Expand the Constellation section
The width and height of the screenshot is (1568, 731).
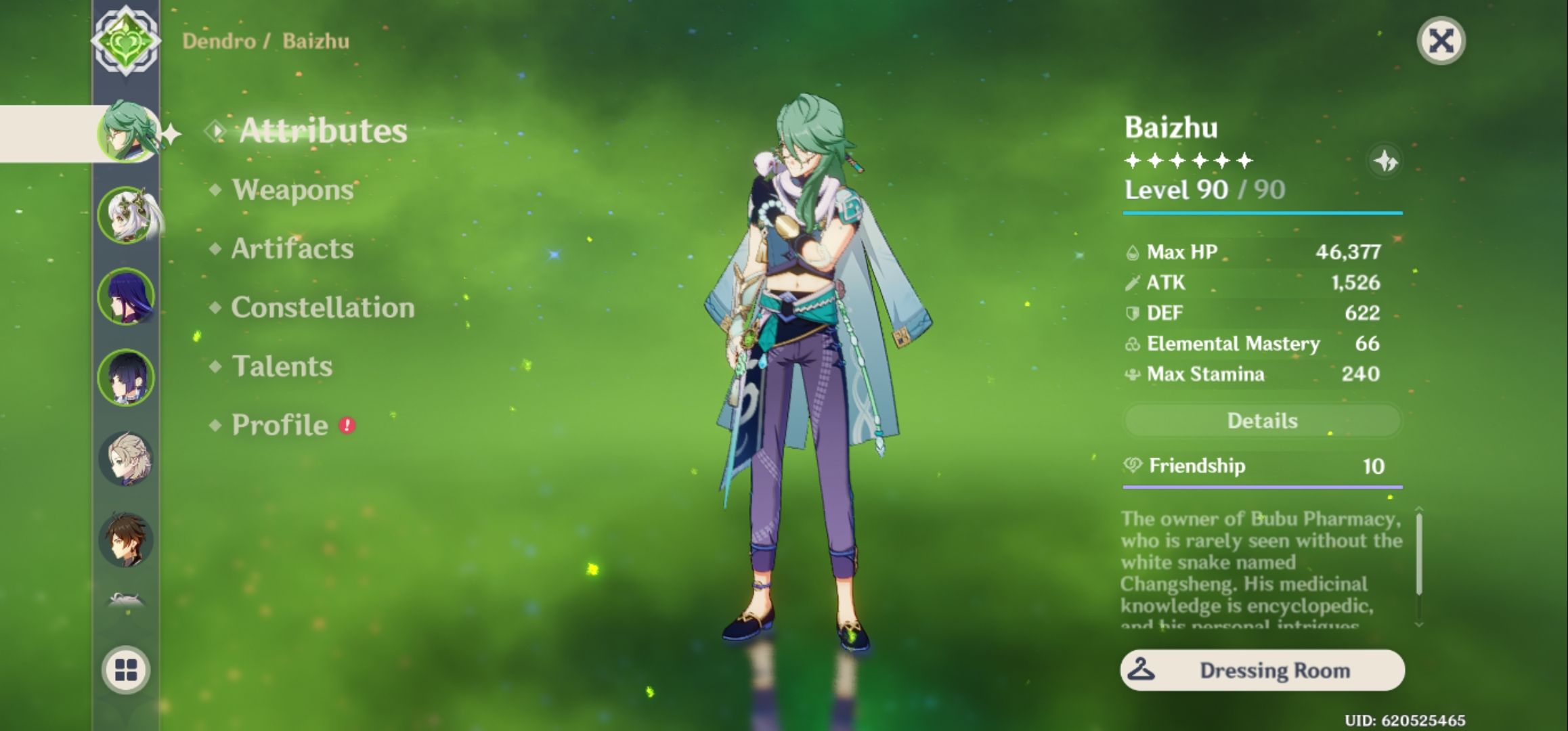[x=322, y=307]
